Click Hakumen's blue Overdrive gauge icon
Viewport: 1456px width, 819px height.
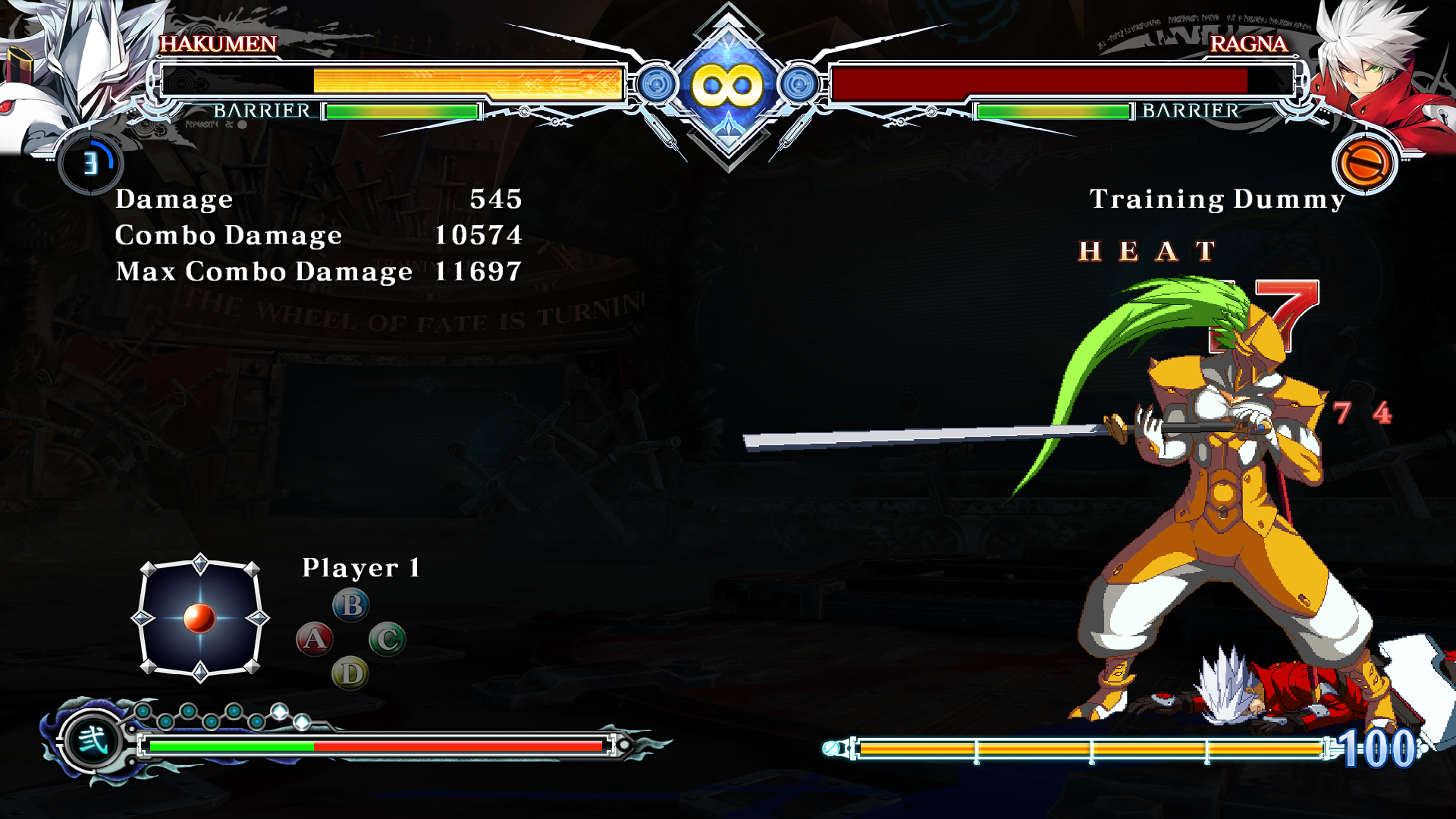point(91,163)
